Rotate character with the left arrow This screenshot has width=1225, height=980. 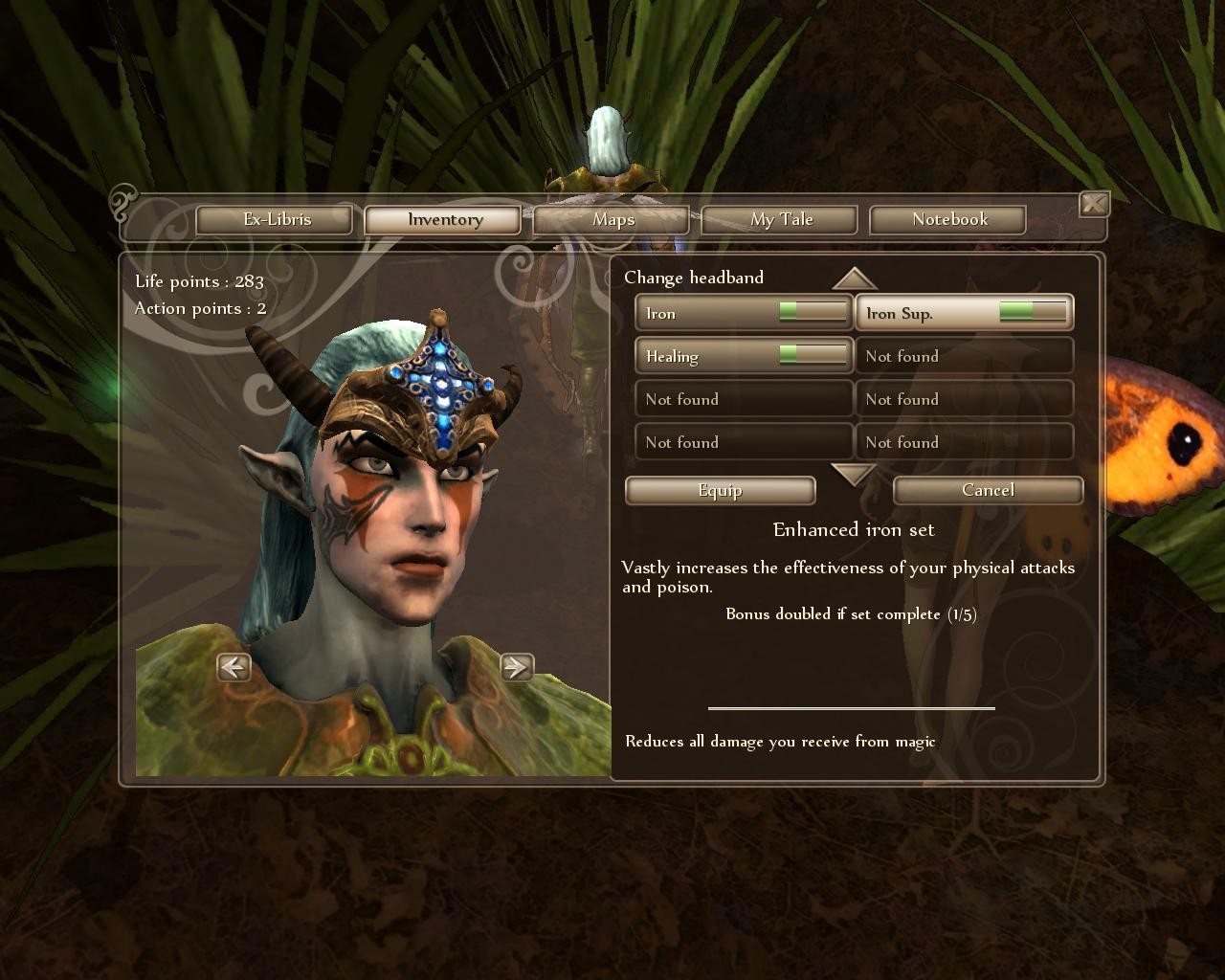click(x=234, y=667)
